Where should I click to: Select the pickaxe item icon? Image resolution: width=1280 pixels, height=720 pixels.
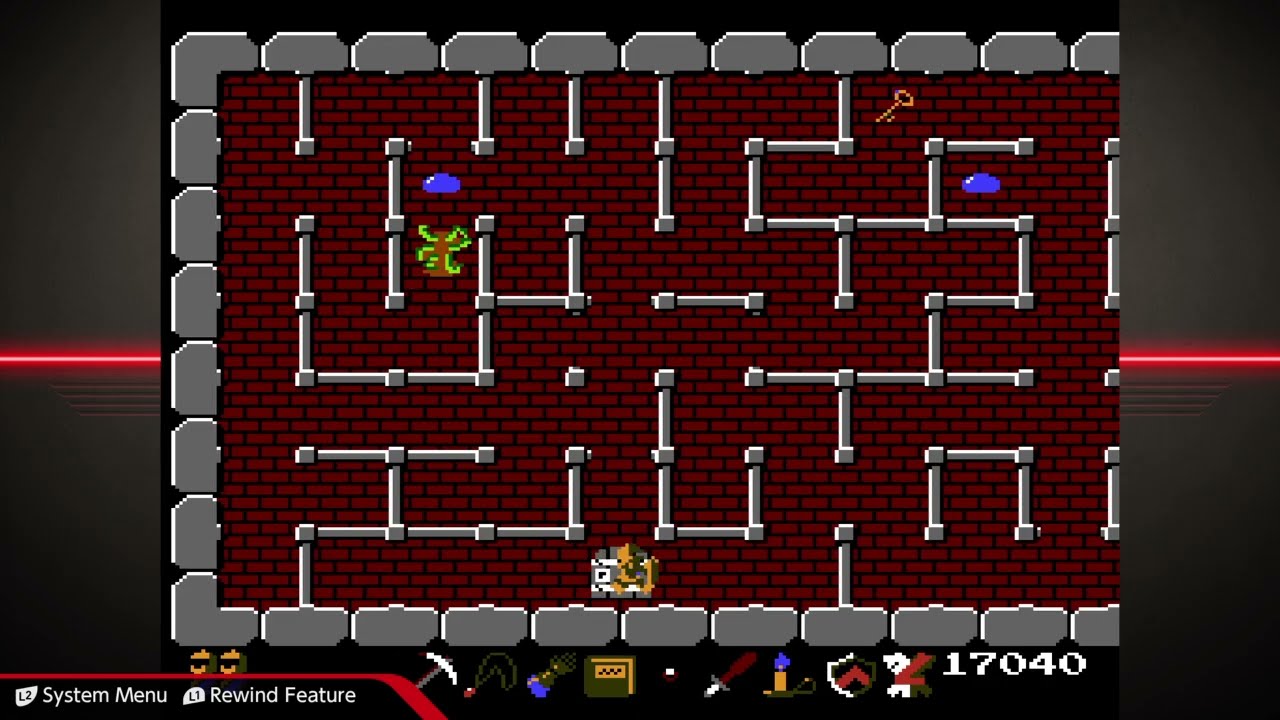436,672
